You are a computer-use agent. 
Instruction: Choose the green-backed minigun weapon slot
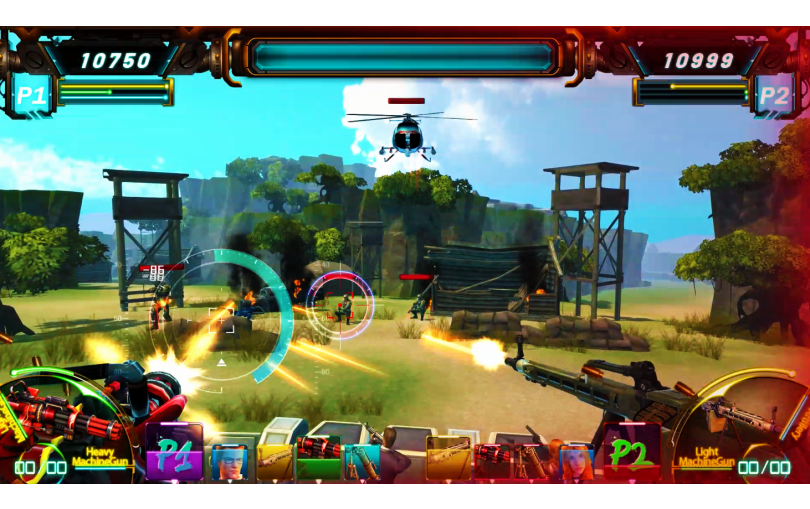[319, 455]
